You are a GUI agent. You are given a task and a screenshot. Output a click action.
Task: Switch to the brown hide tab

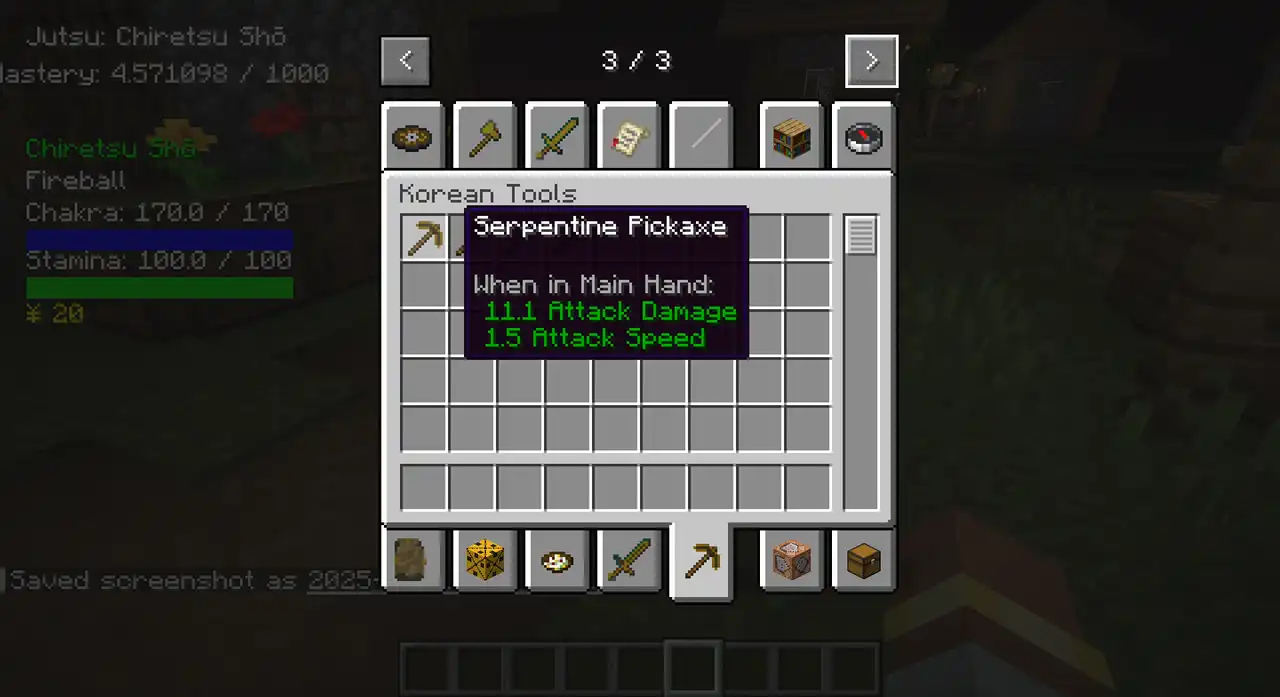412,560
